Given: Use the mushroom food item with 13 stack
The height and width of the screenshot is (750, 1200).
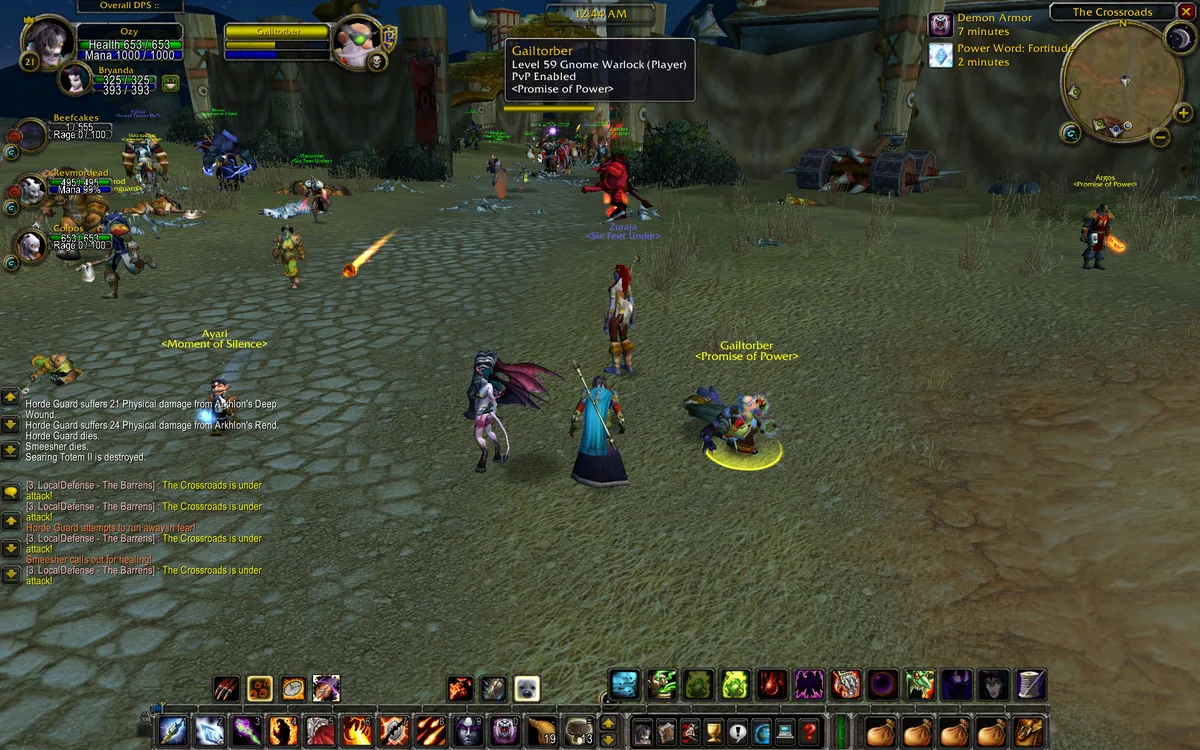Looking at the screenshot, I should (x=578, y=731).
